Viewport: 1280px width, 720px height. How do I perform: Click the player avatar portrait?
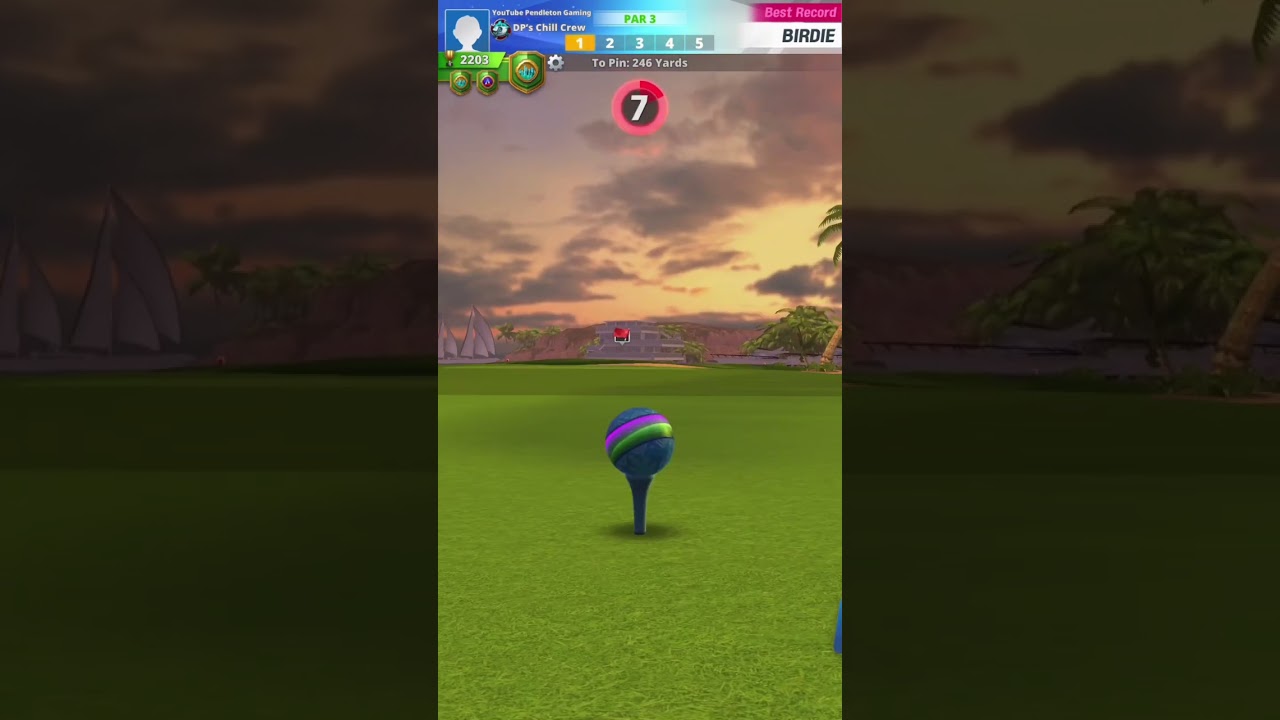[467, 29]
